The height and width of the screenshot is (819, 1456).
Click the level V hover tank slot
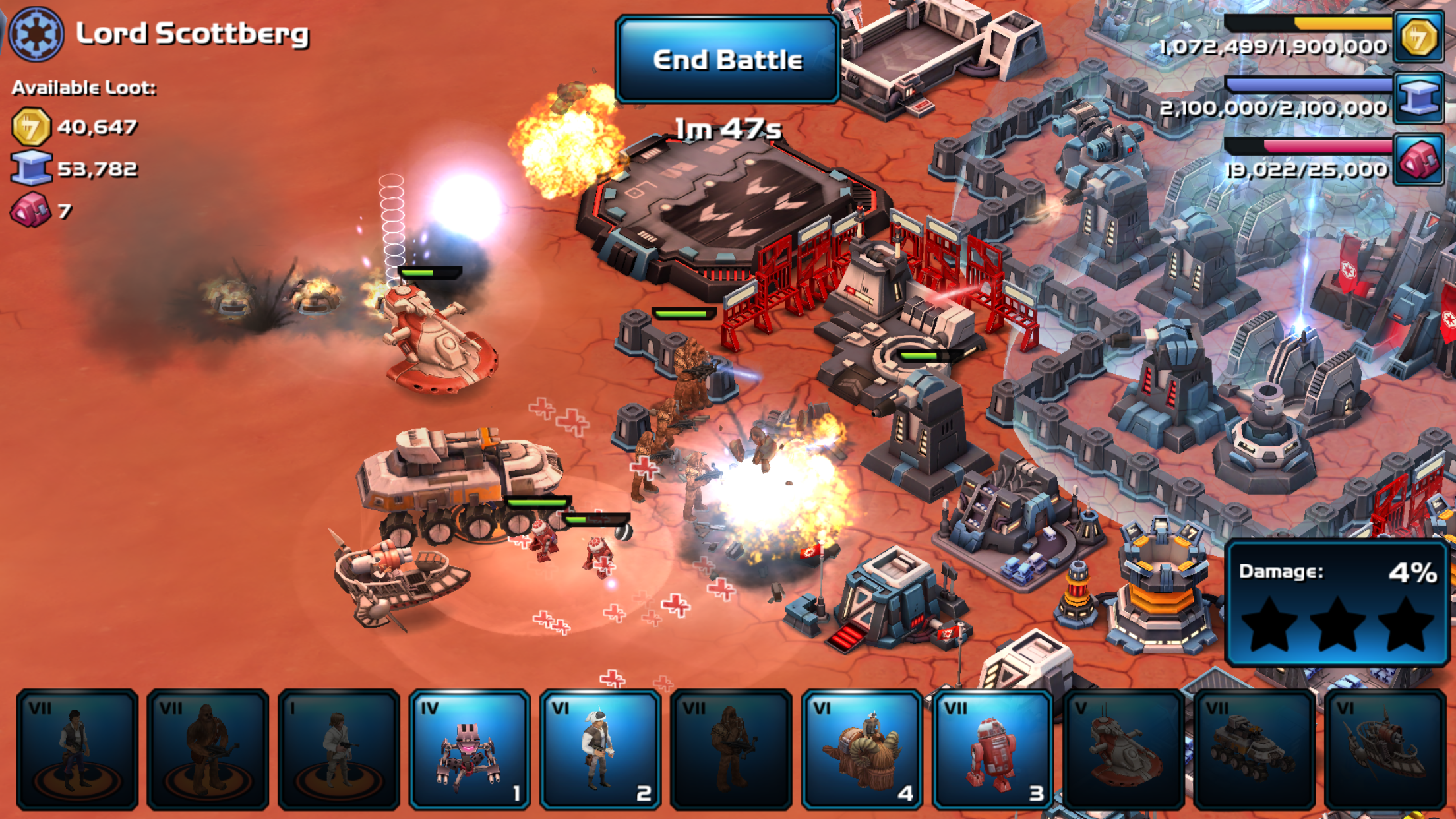(1122, 749)
